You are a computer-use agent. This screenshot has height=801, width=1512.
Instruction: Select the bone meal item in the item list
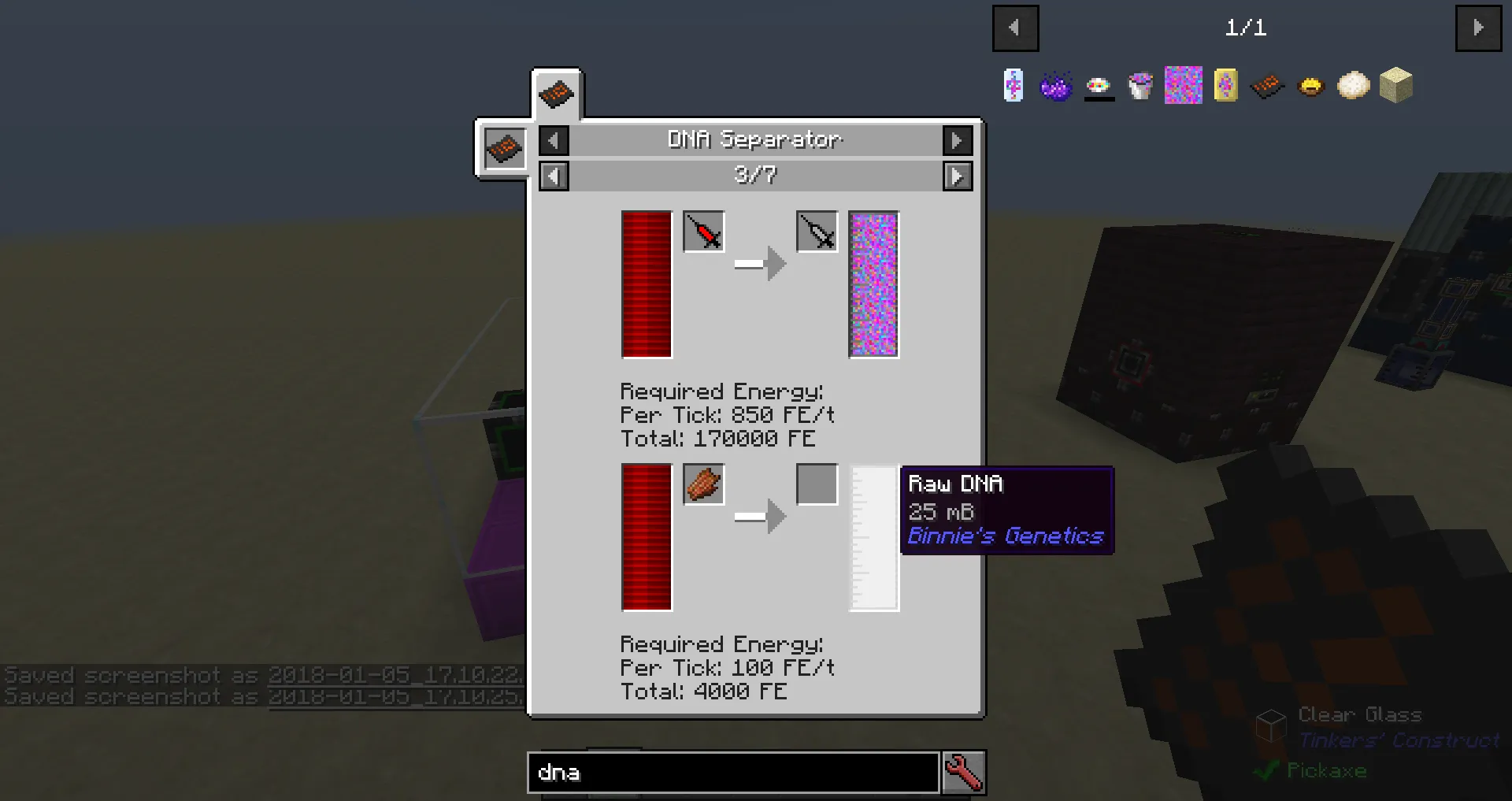tap(1353, 85)
